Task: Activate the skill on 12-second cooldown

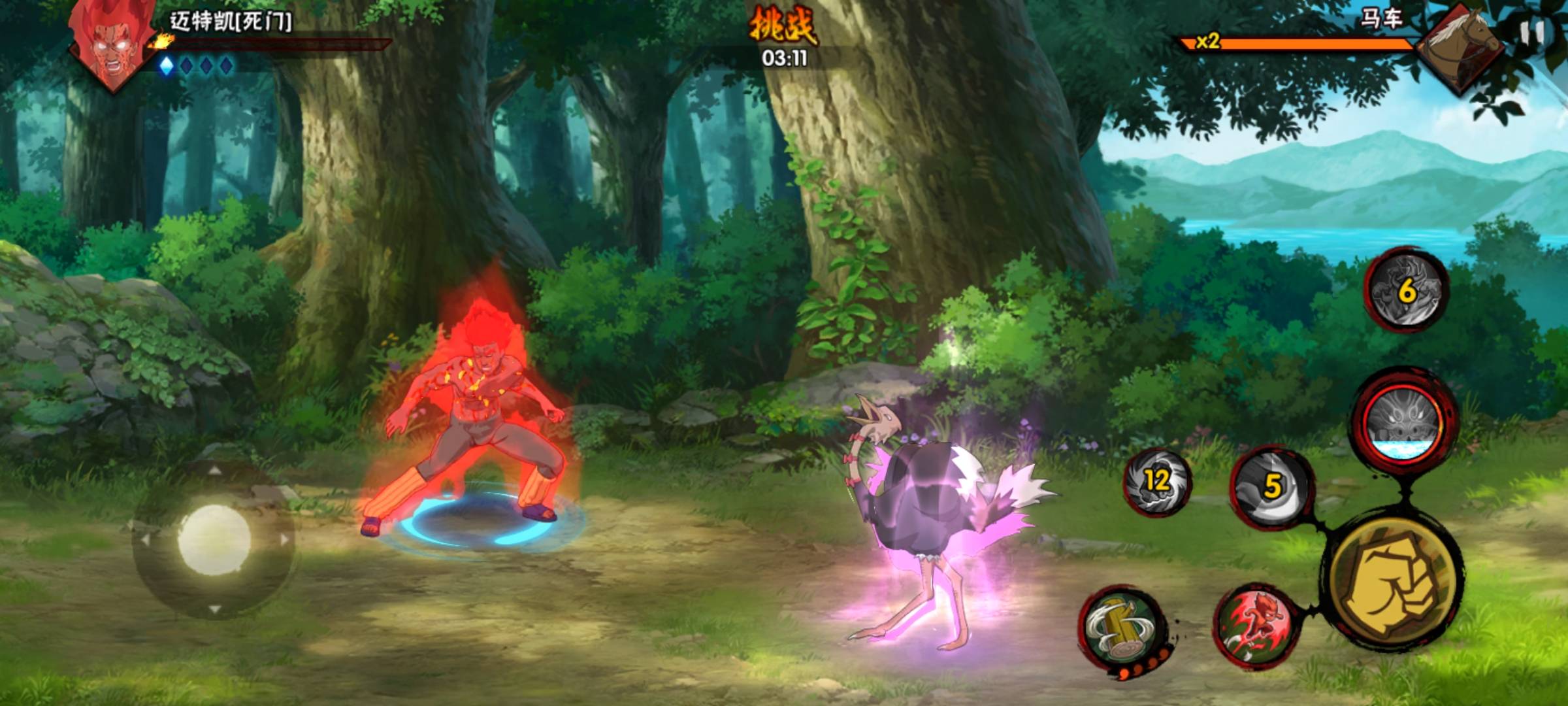Action: tap(1156, 482)
